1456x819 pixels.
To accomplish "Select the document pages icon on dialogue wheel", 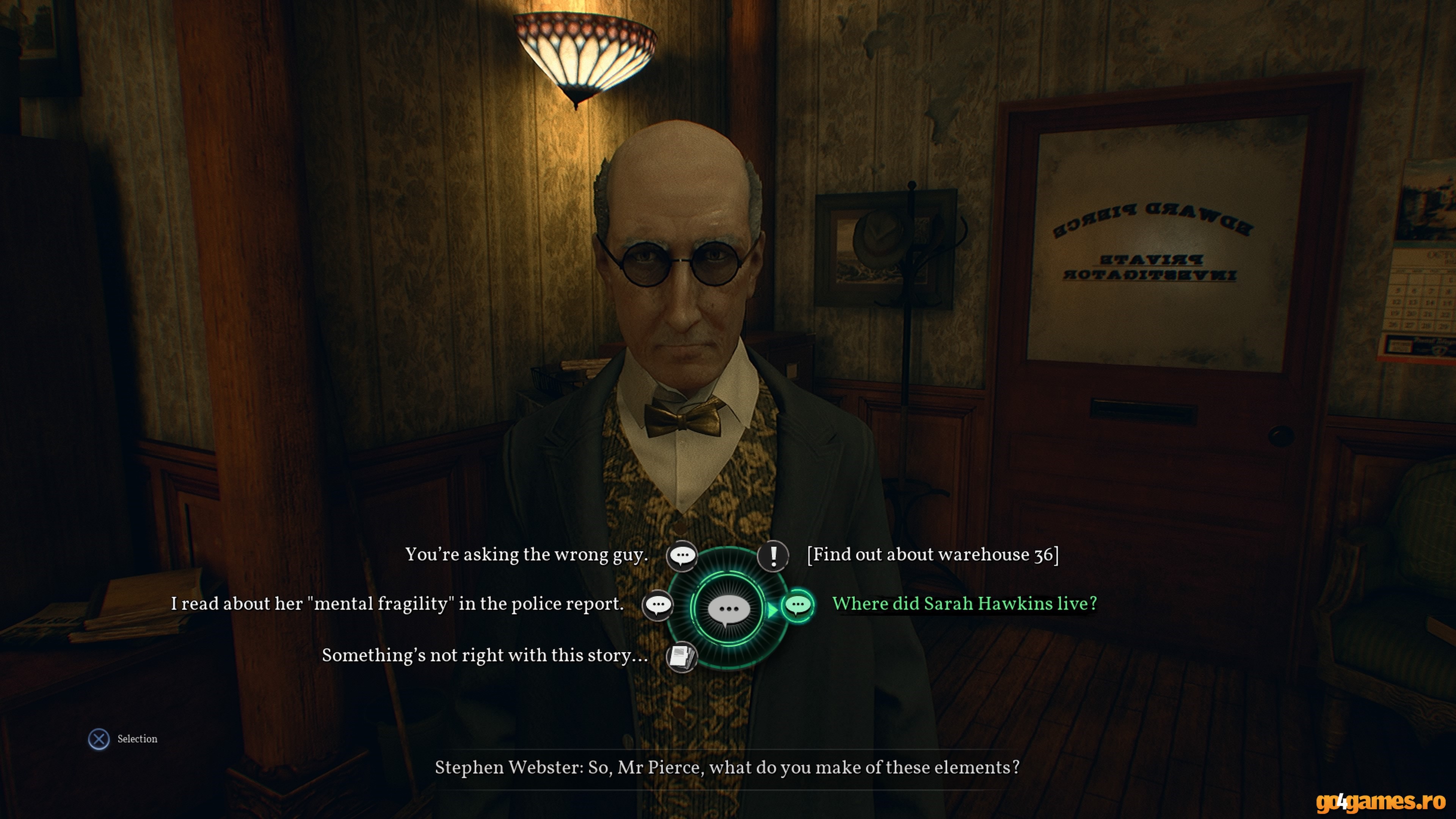I will point(682,657).
